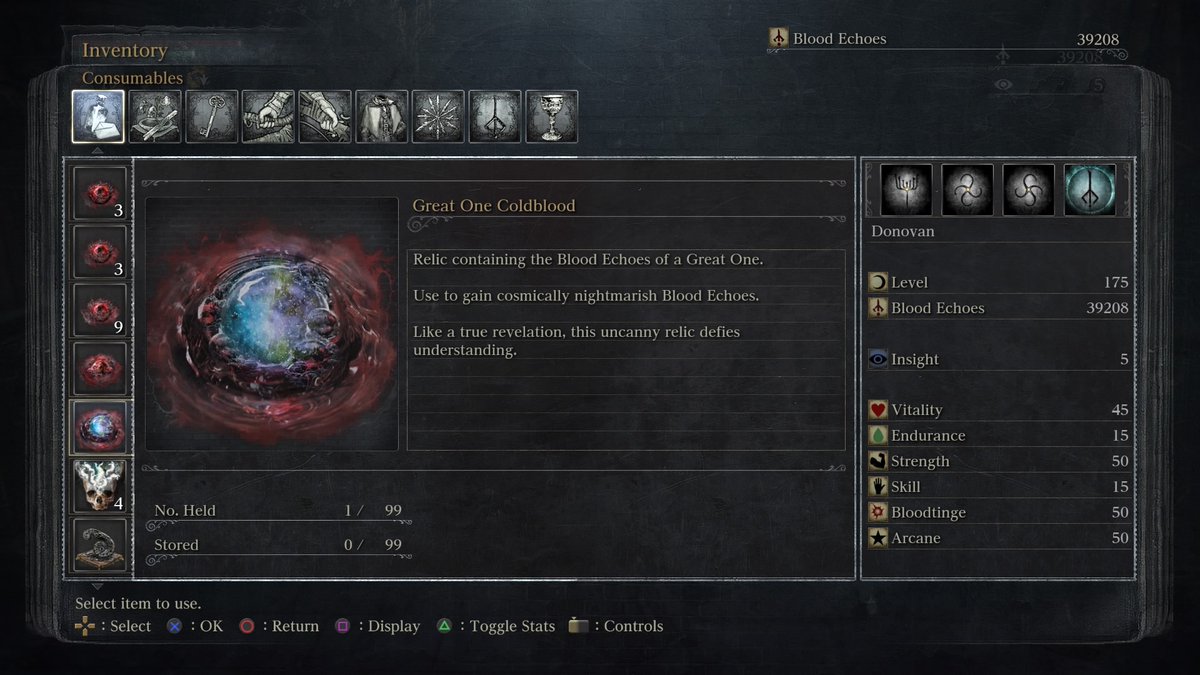
Task: Open the mortar and herbs materials tab
Action: coord(155,117)
